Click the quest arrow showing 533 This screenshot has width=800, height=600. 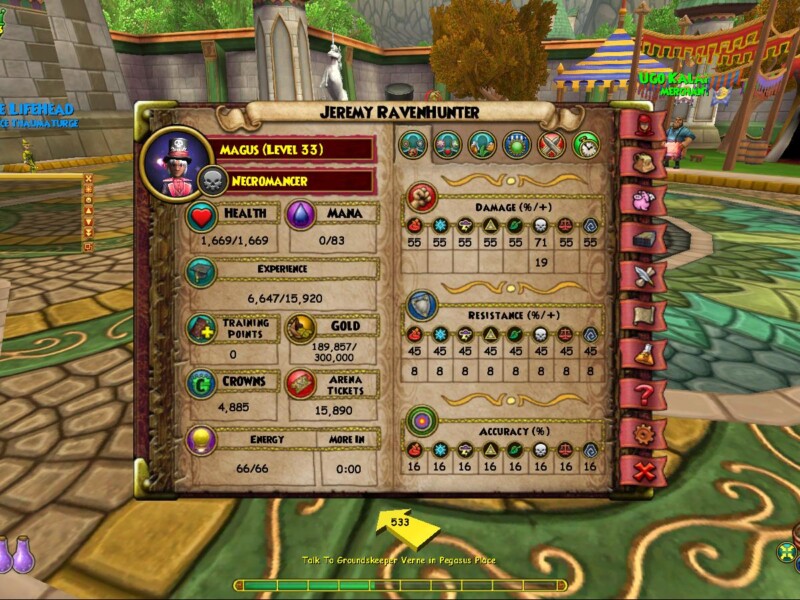point(400,525)
